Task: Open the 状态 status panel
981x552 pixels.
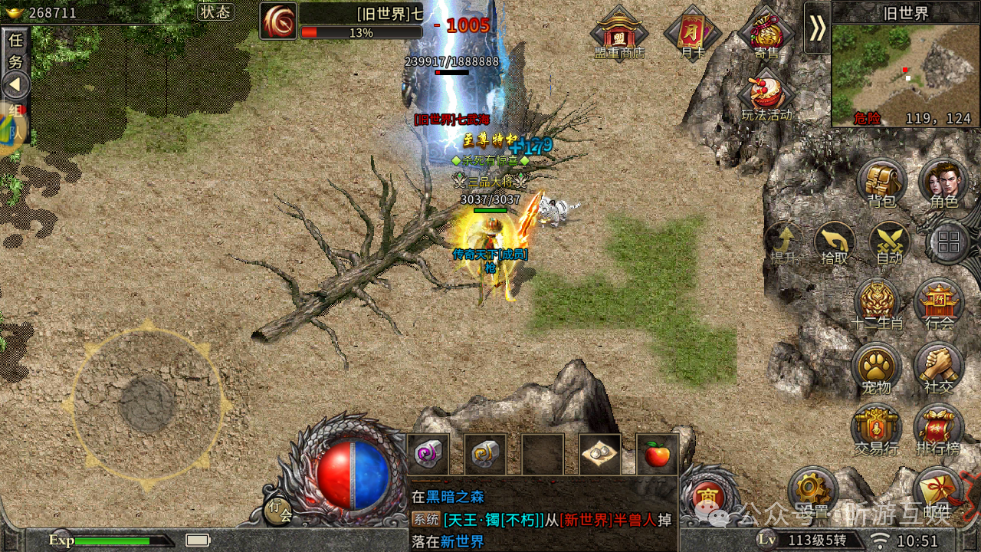Action: pos(215,12)
